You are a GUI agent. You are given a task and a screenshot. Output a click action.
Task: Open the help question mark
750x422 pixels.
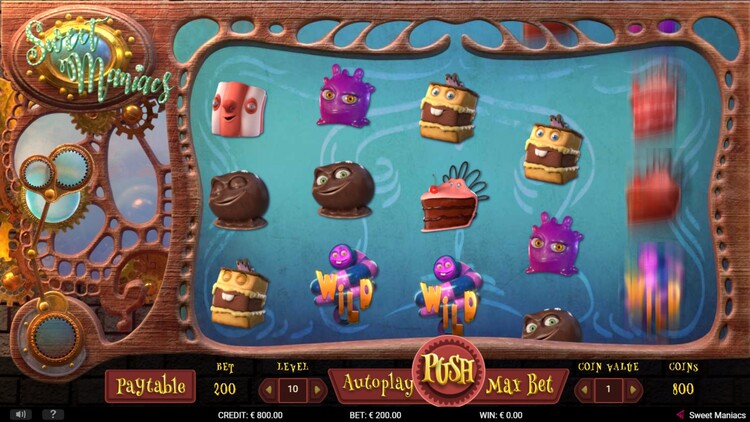(x=50, y=414)
